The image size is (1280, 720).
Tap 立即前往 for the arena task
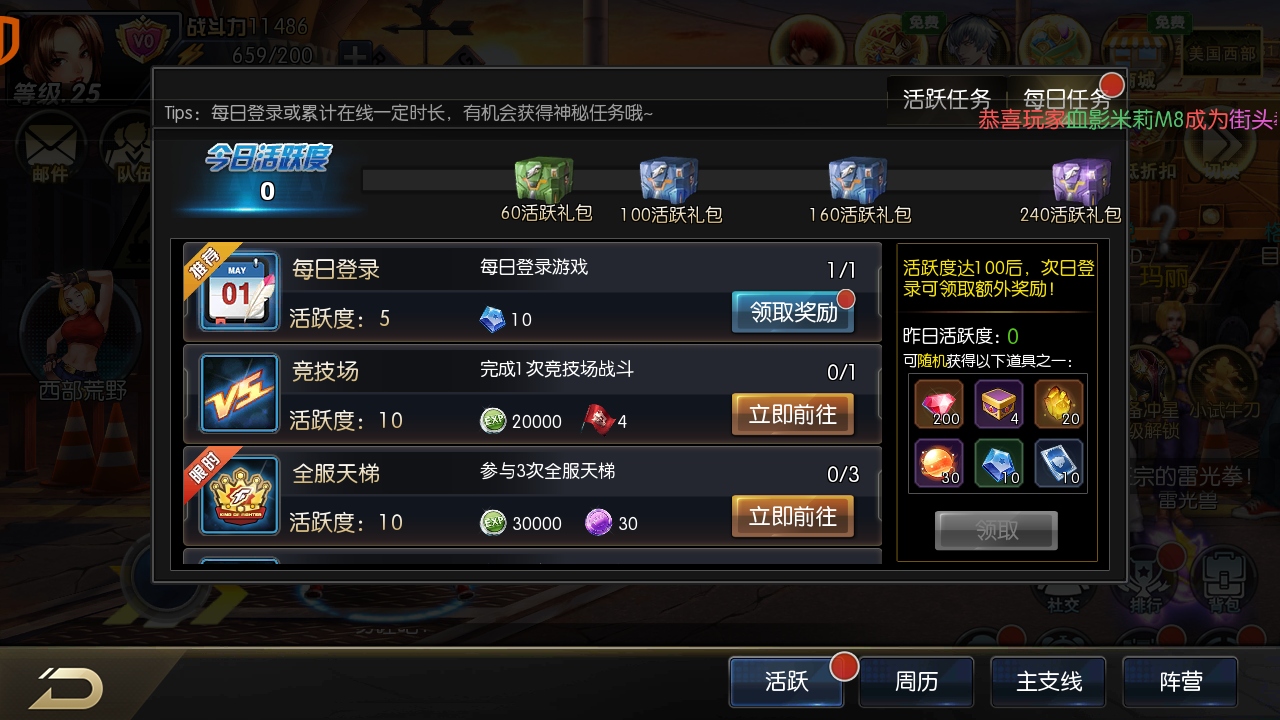[x=792, y=414]
